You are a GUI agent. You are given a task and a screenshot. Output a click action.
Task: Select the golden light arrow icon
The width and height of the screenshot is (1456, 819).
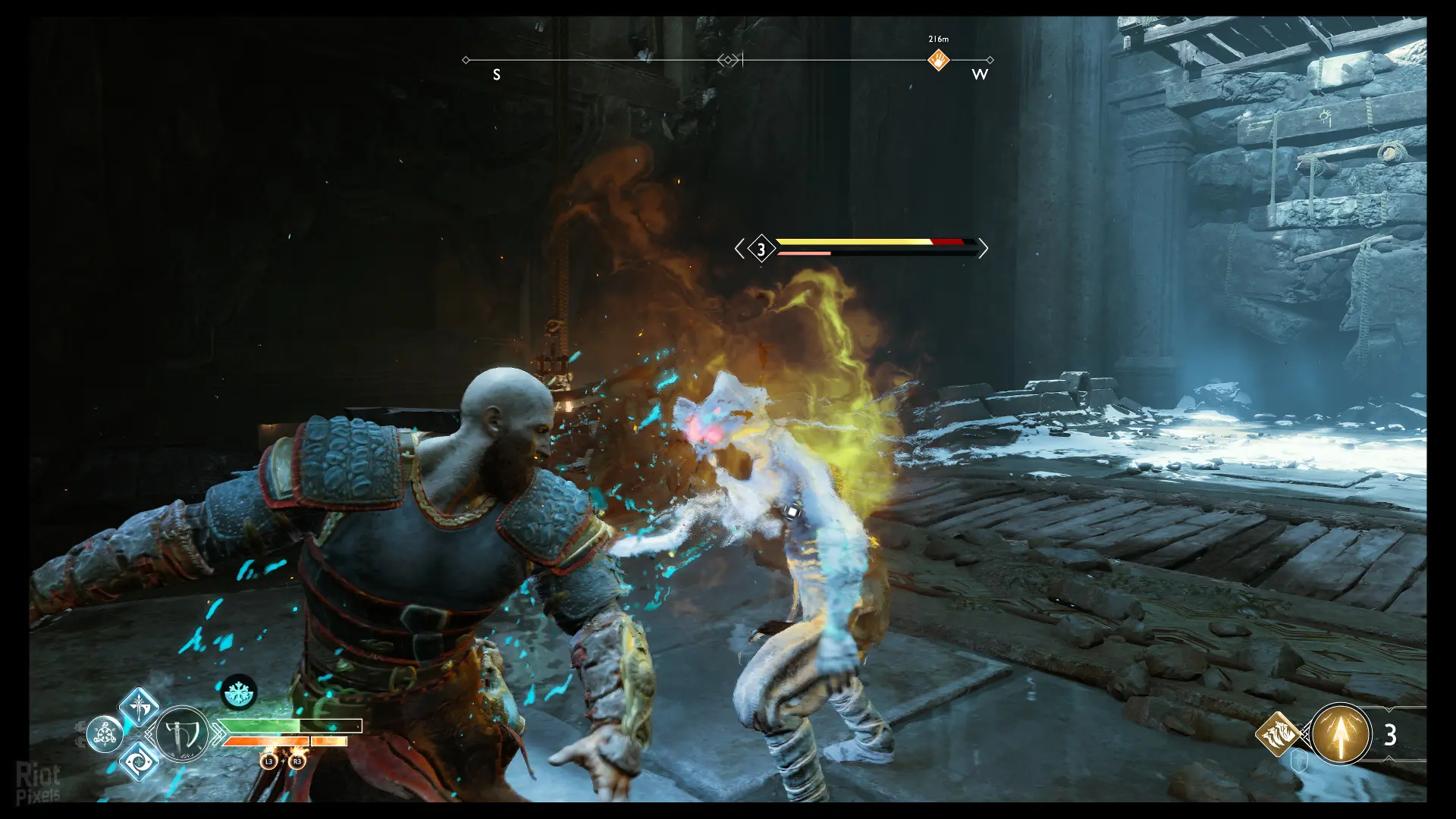[x=1340, y=734]
